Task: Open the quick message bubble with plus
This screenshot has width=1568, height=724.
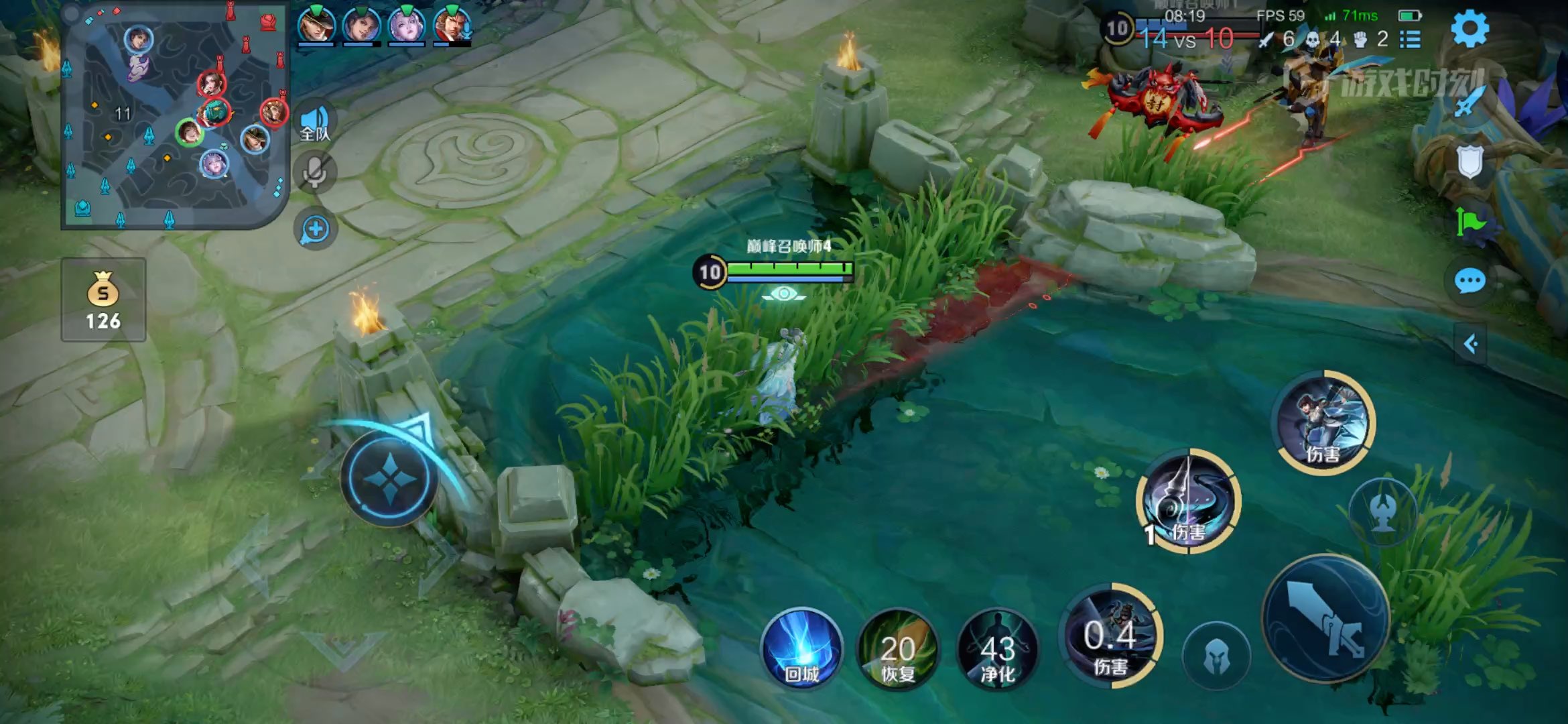Action: coord(315,229)
